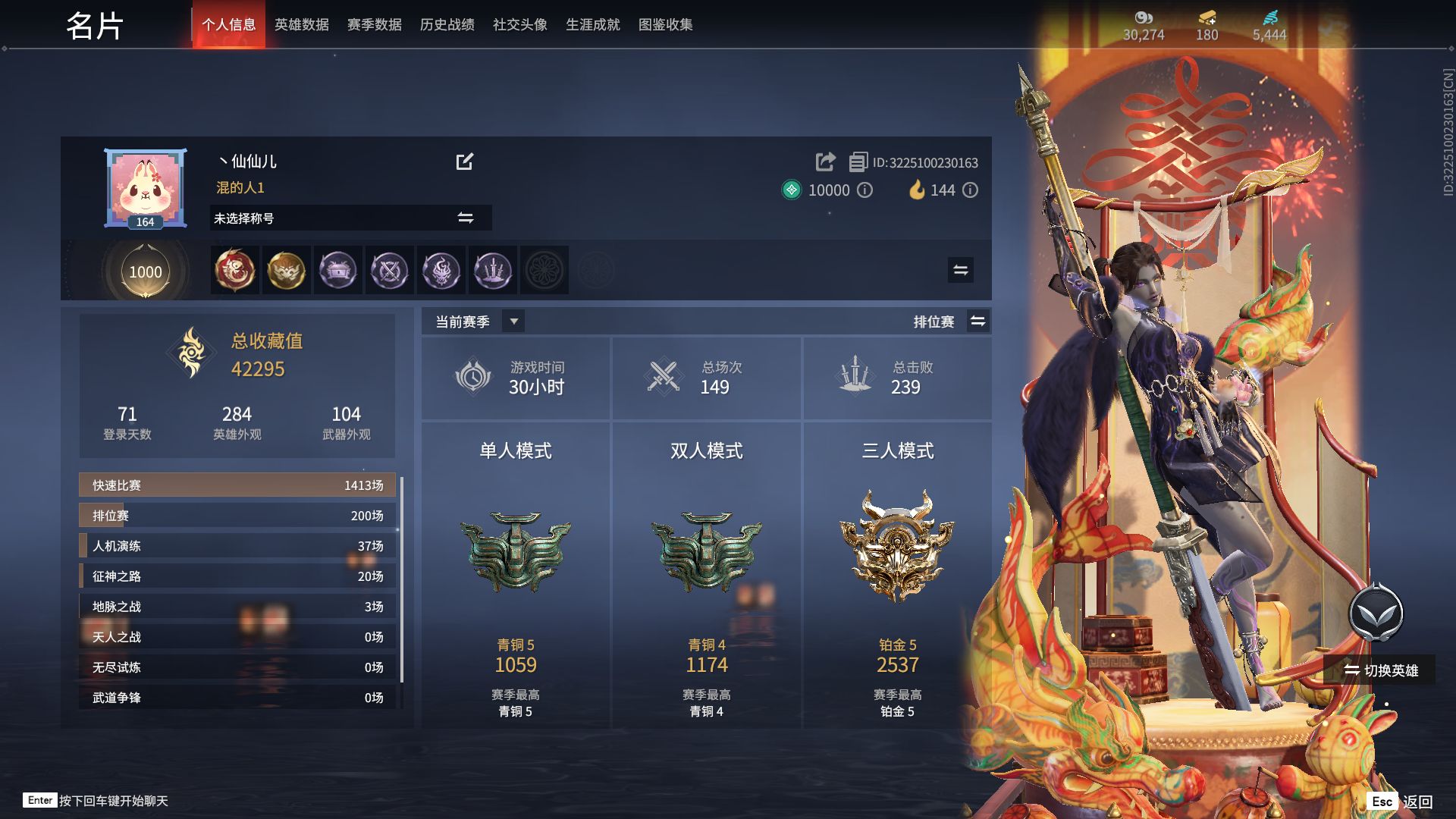
Task: Expand the 当前赛季 season dropdown
Action: point(513,321)
